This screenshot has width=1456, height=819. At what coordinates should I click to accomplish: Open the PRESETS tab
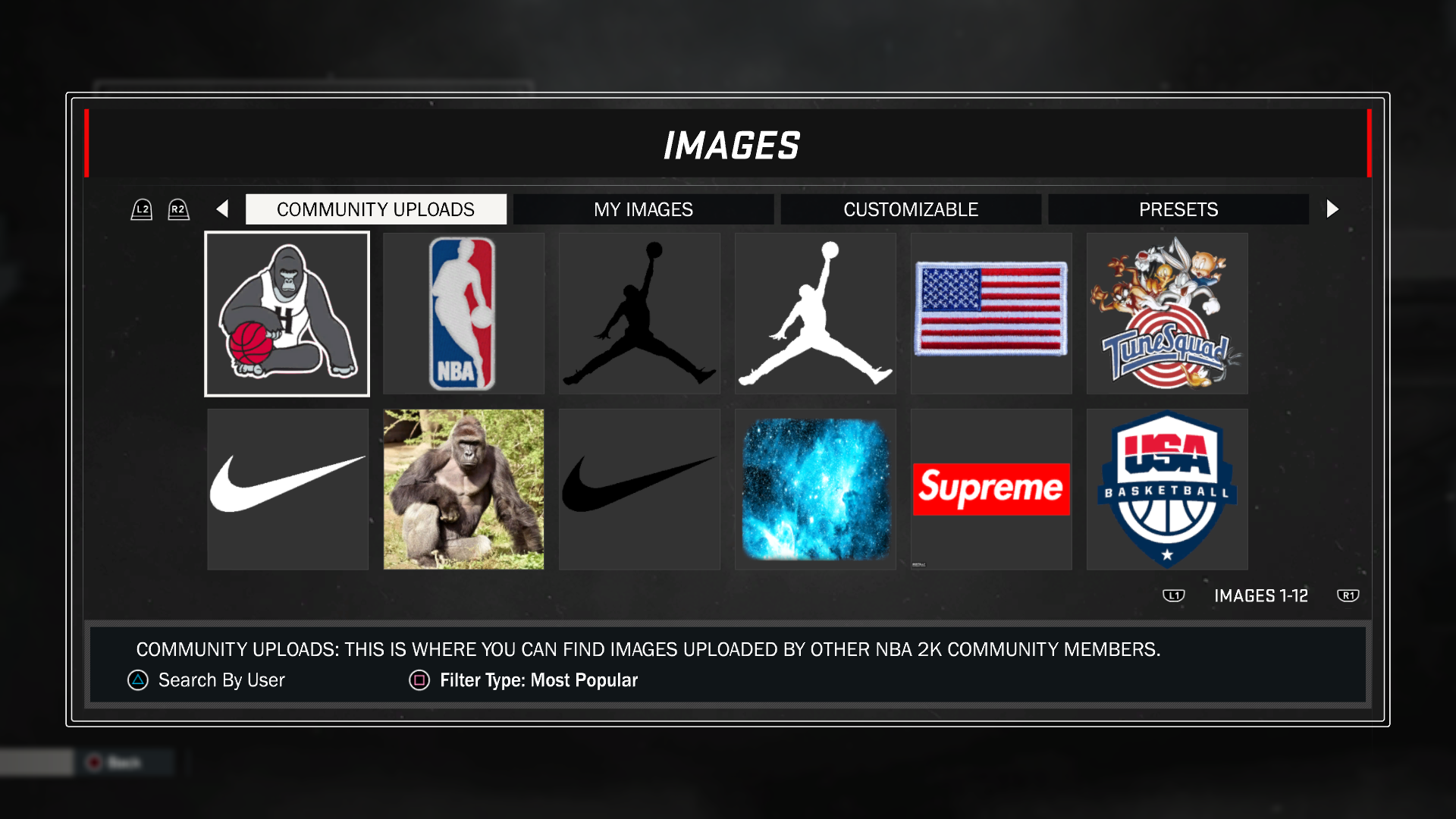pos(1178,209)
